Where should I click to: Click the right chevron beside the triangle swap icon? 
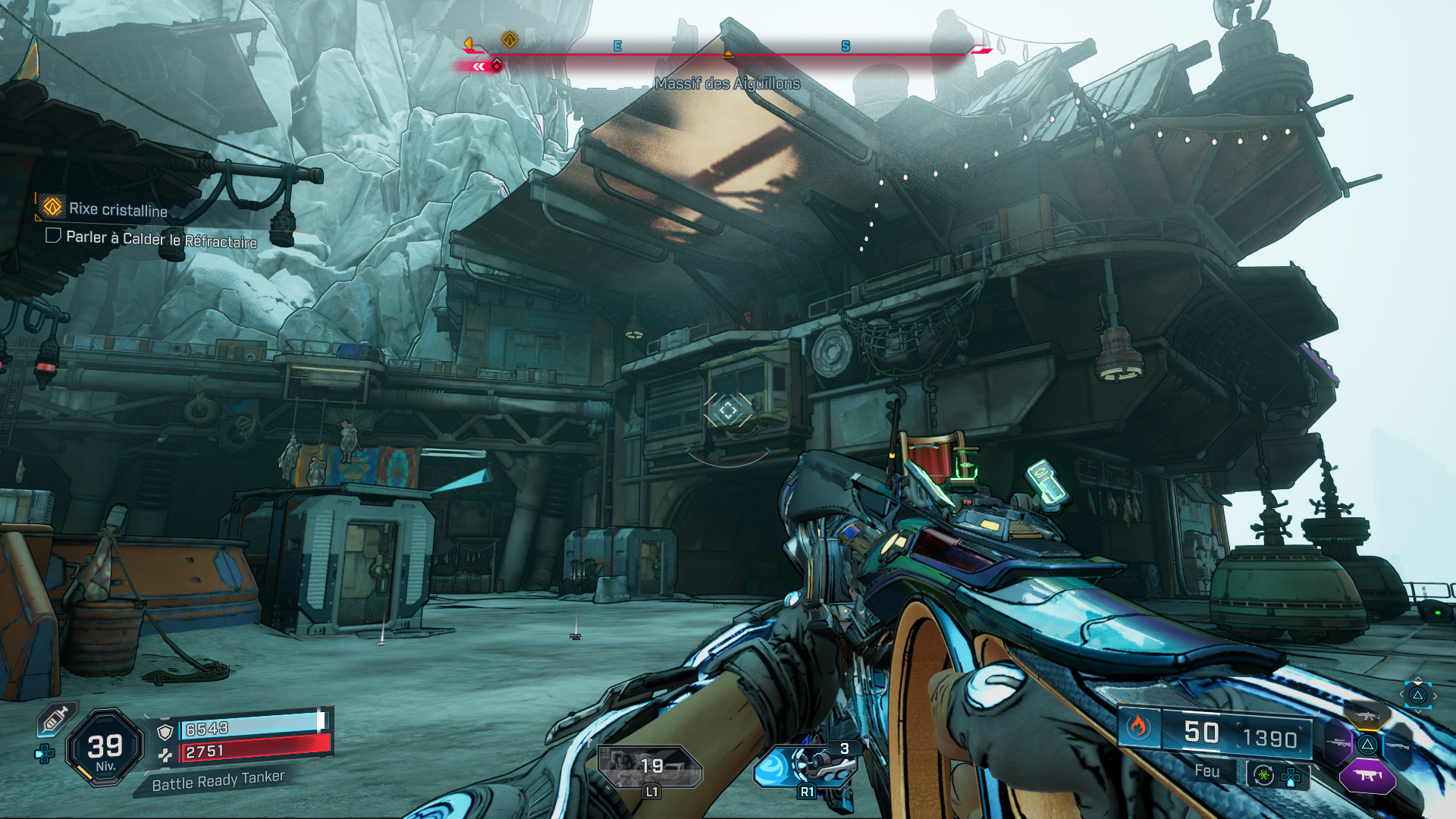(1435, 695)
